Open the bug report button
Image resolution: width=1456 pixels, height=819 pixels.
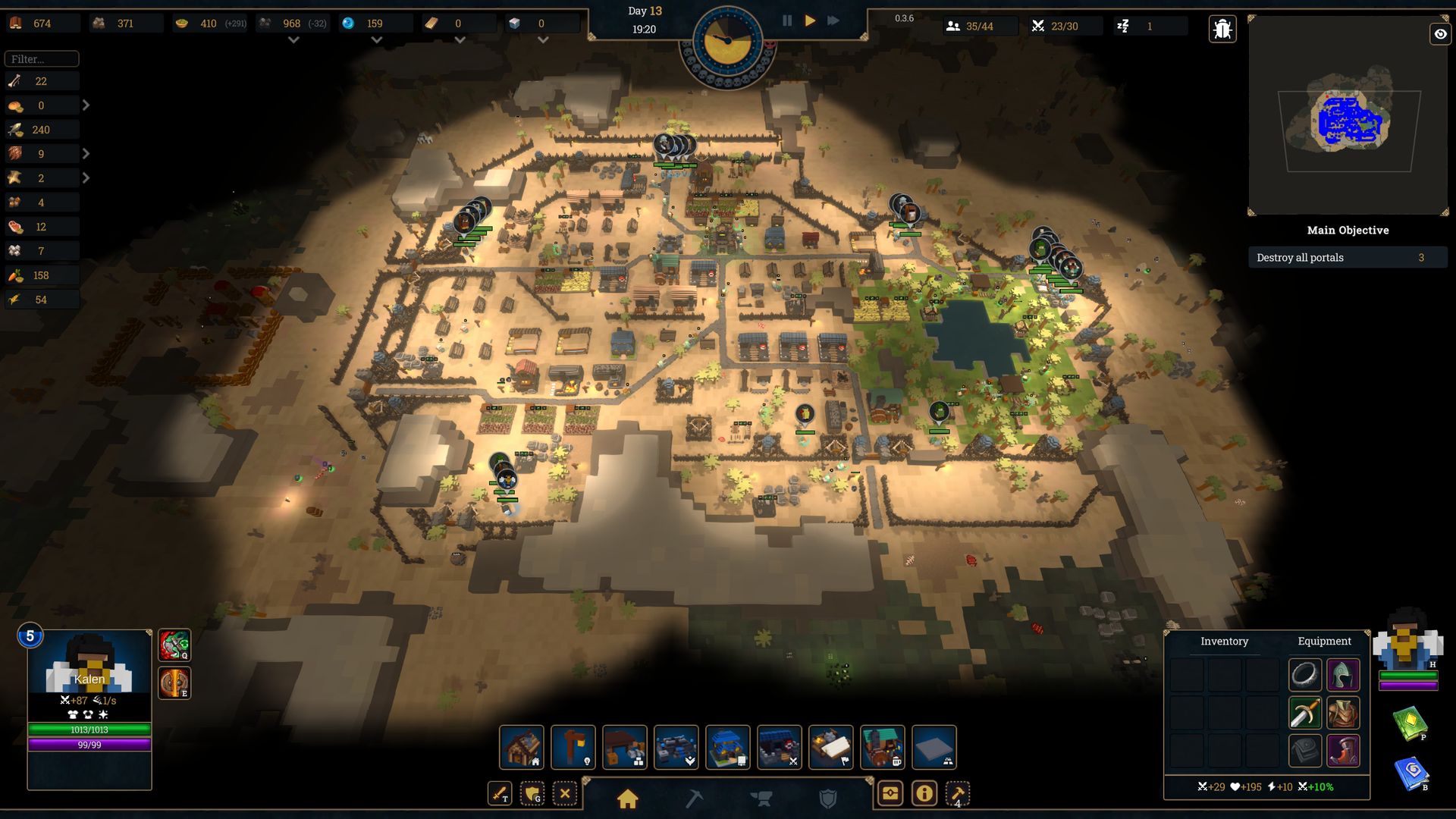1222,30
